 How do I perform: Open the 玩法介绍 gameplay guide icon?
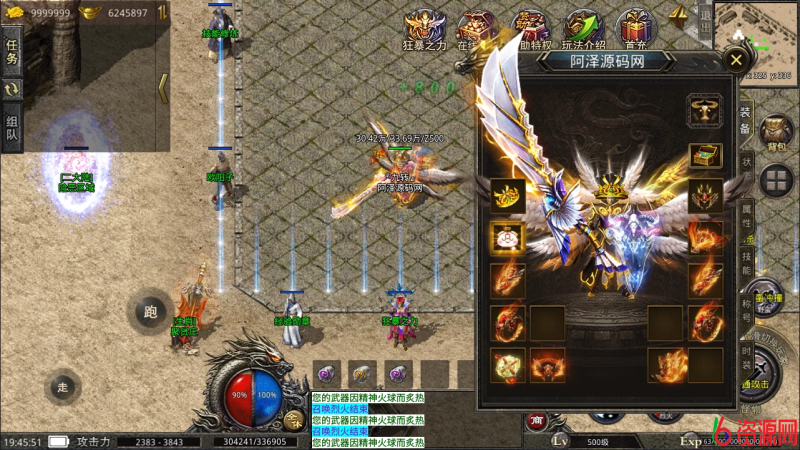pos(583,30)
